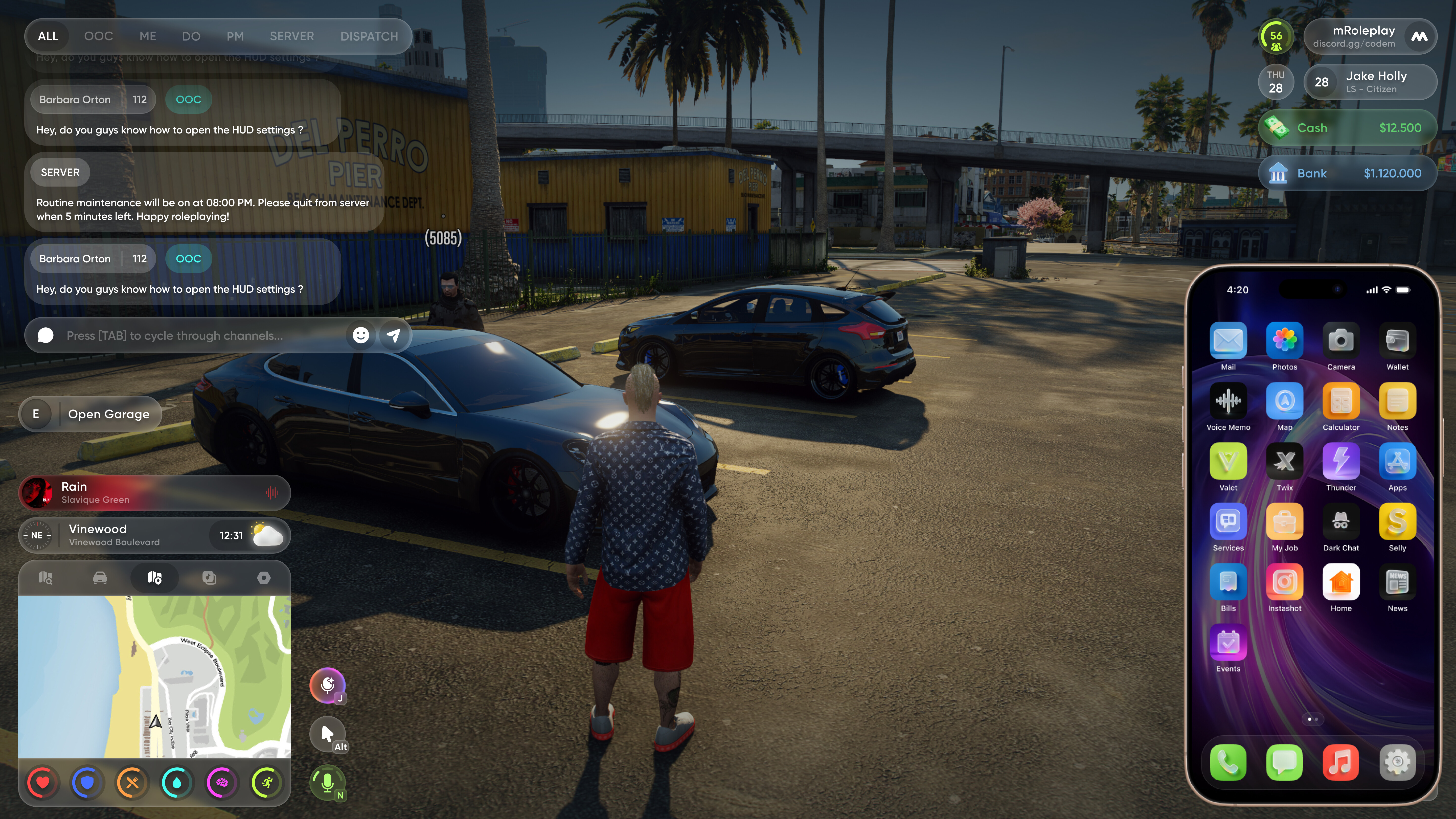This screenshot has width=1456, height=819.
Task: Open the Rain music player widget
Action: coord(154,492)
